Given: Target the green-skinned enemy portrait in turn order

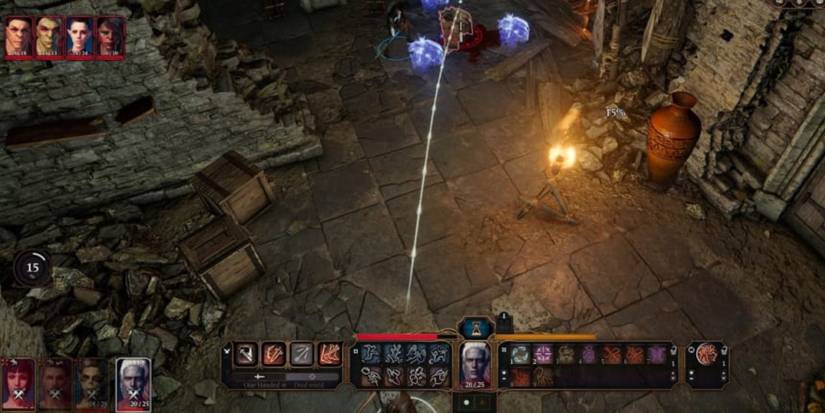Looking at the screenshot, I should 48,37.
